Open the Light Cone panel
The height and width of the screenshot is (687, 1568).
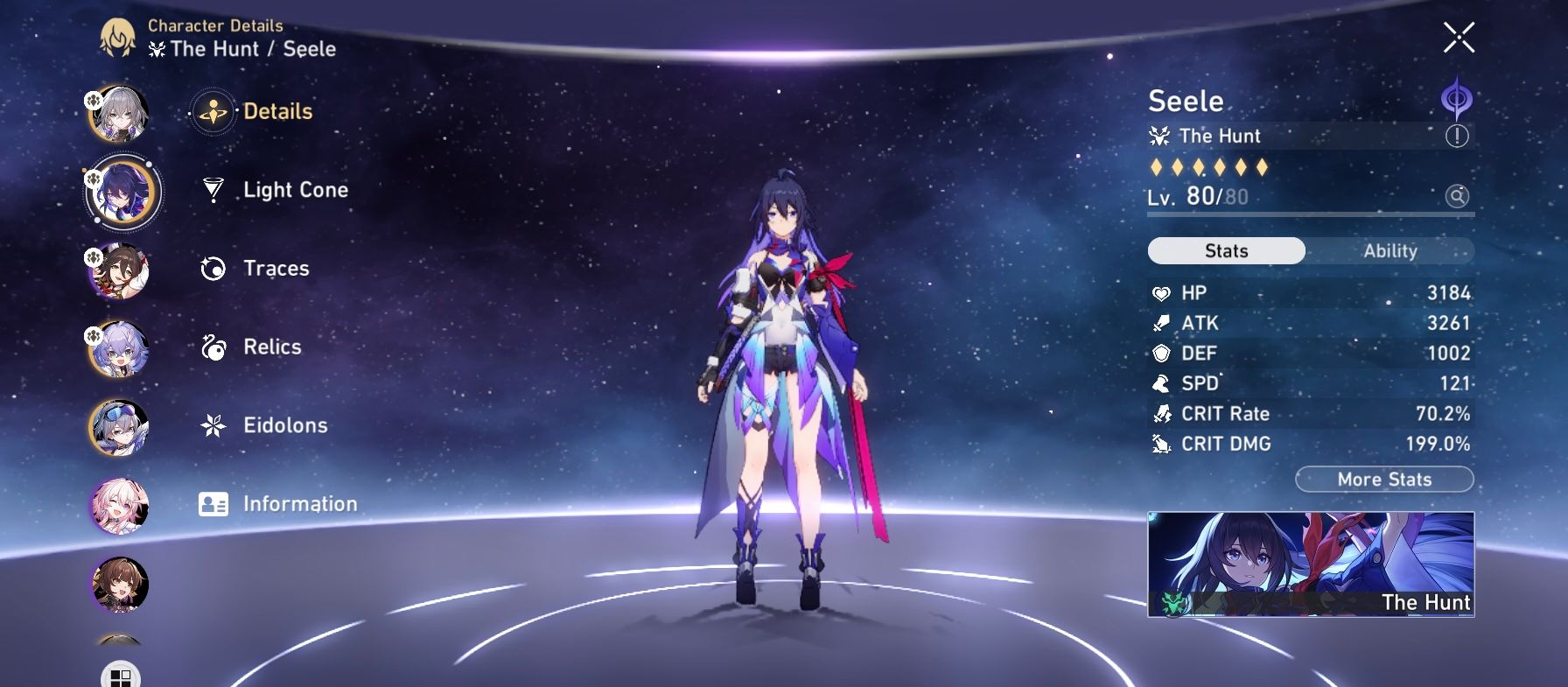pyautogui.click(x=294, y=189)
